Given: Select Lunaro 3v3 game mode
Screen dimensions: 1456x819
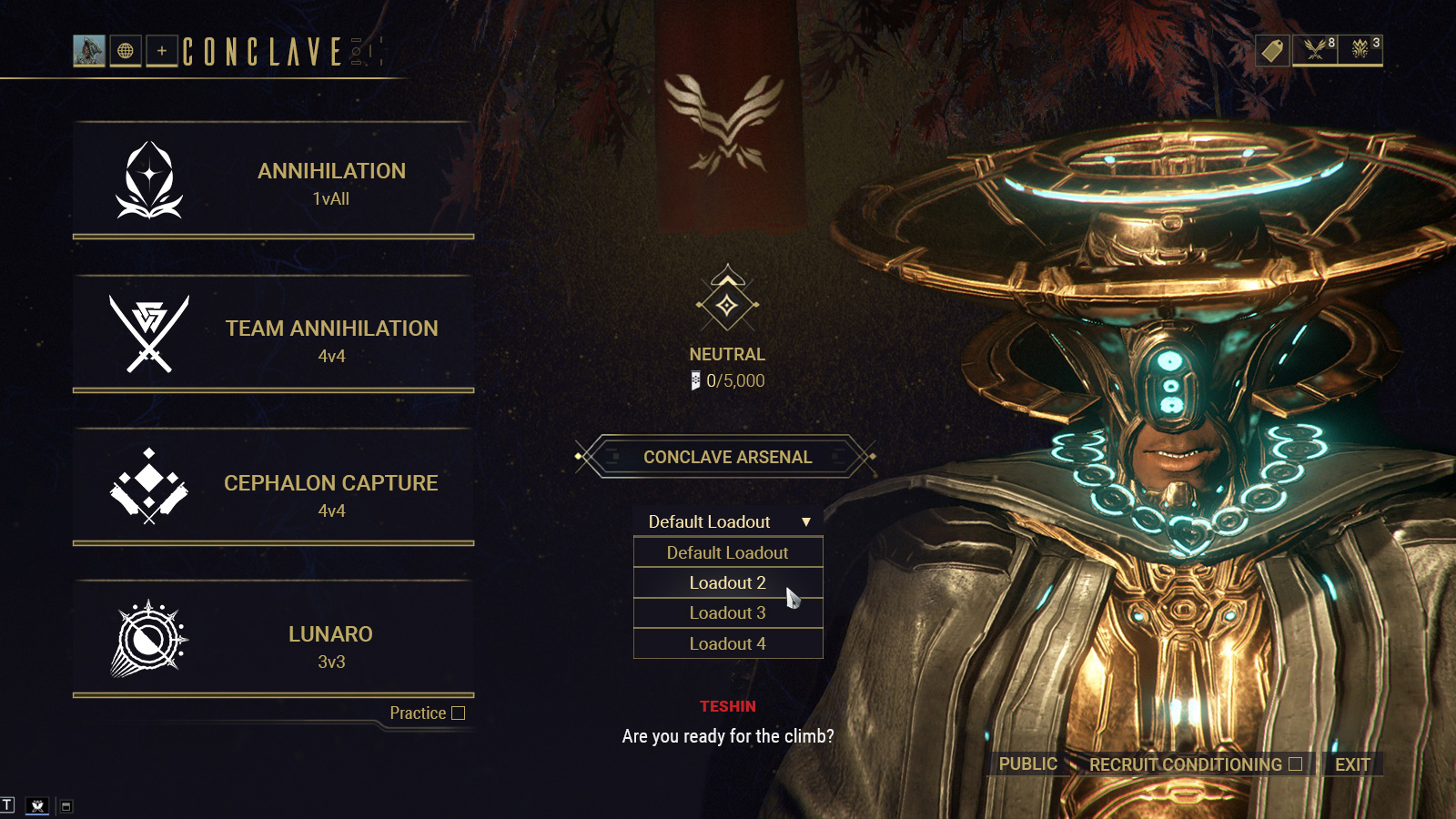Looking at the screenshot, I should pos(273,642).
